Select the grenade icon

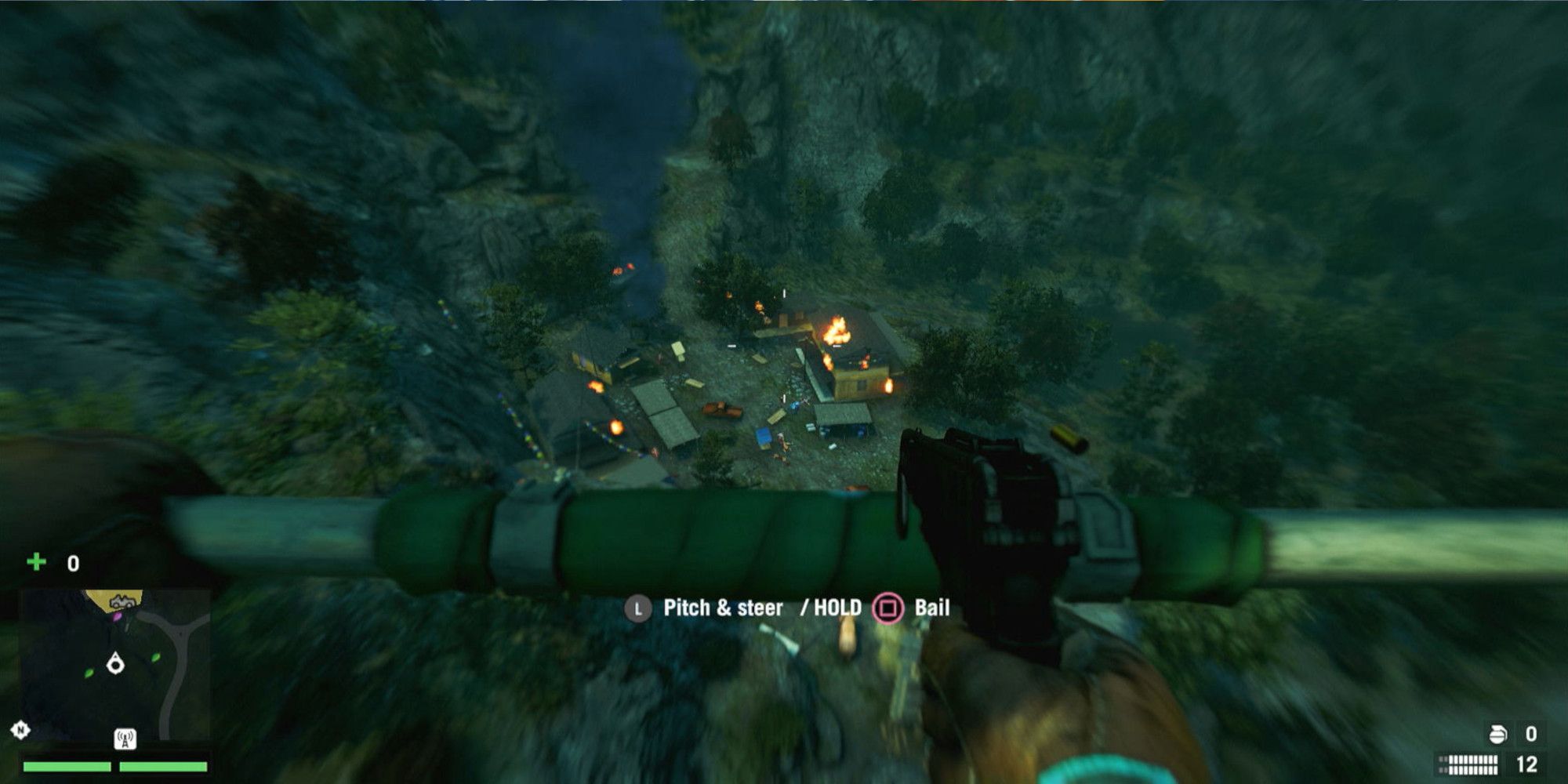[1497, 734]
